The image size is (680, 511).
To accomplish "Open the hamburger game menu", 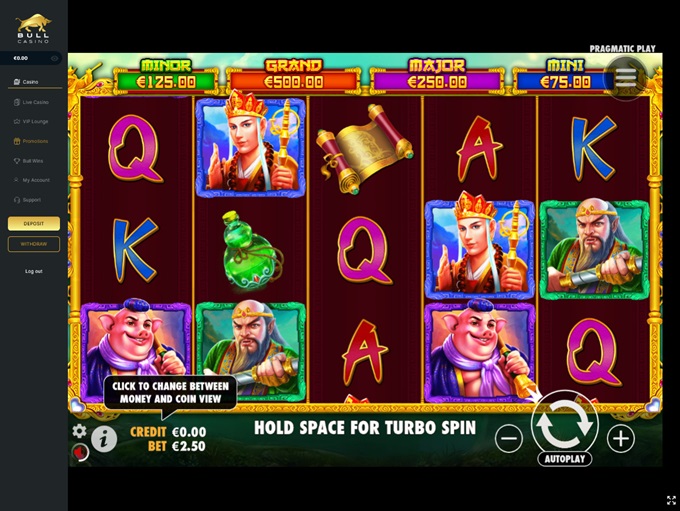I will [x=626, y=77].
